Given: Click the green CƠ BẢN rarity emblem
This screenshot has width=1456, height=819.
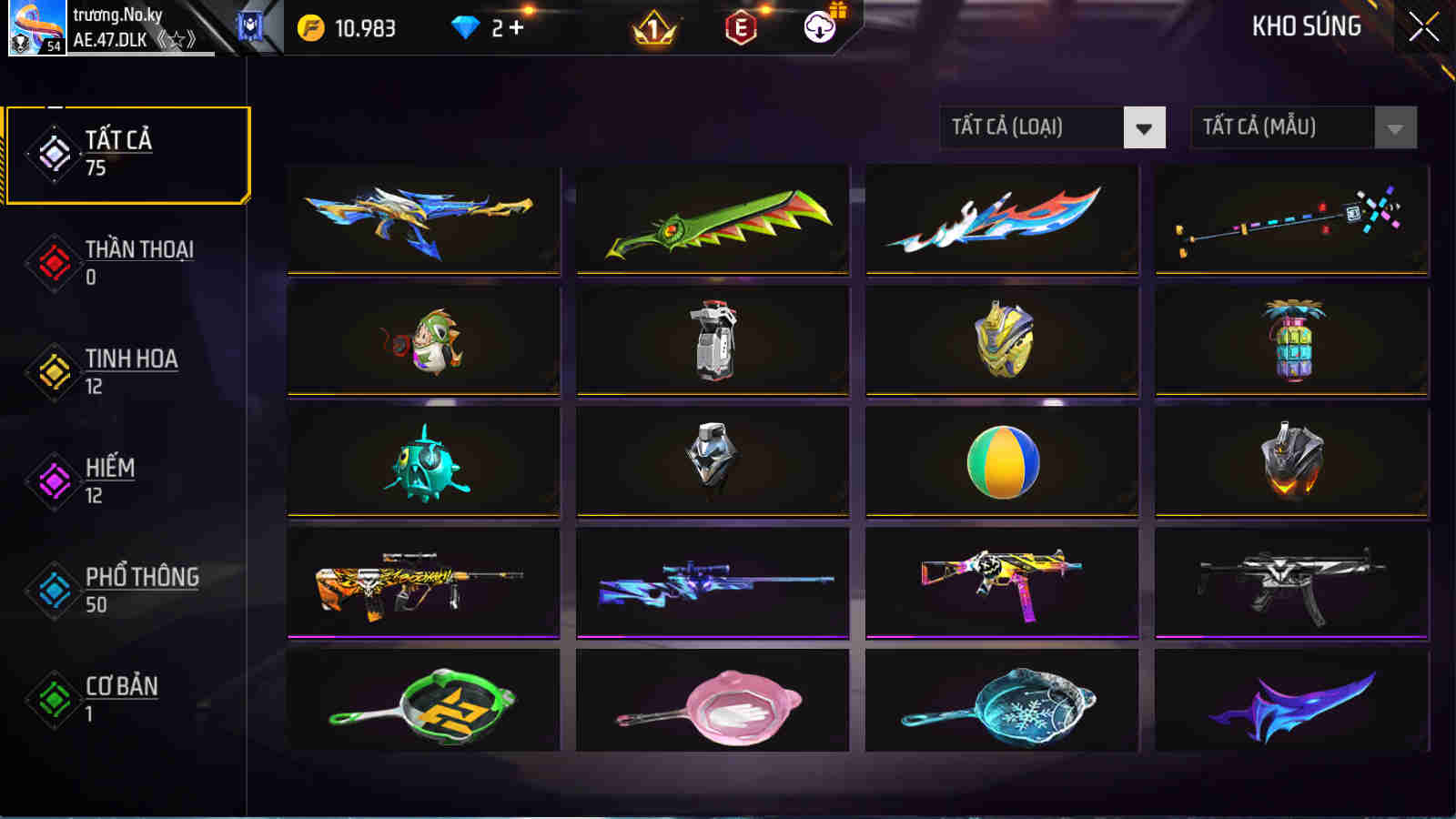Looking at the screenshot, I should point(52,699).
